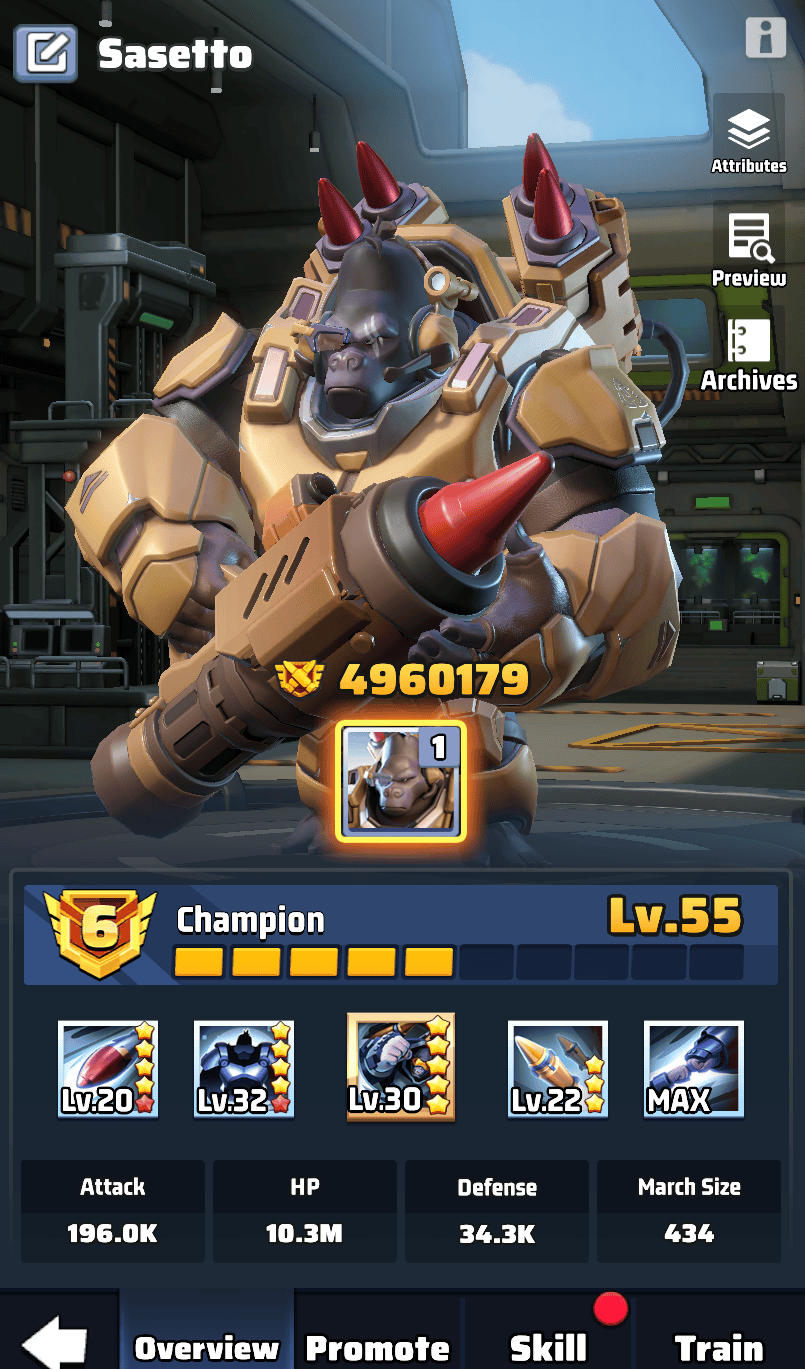The image size is (805, 1369).
Task: Tap the rank 6 Champion badge
Action: [x=99, y=932]
